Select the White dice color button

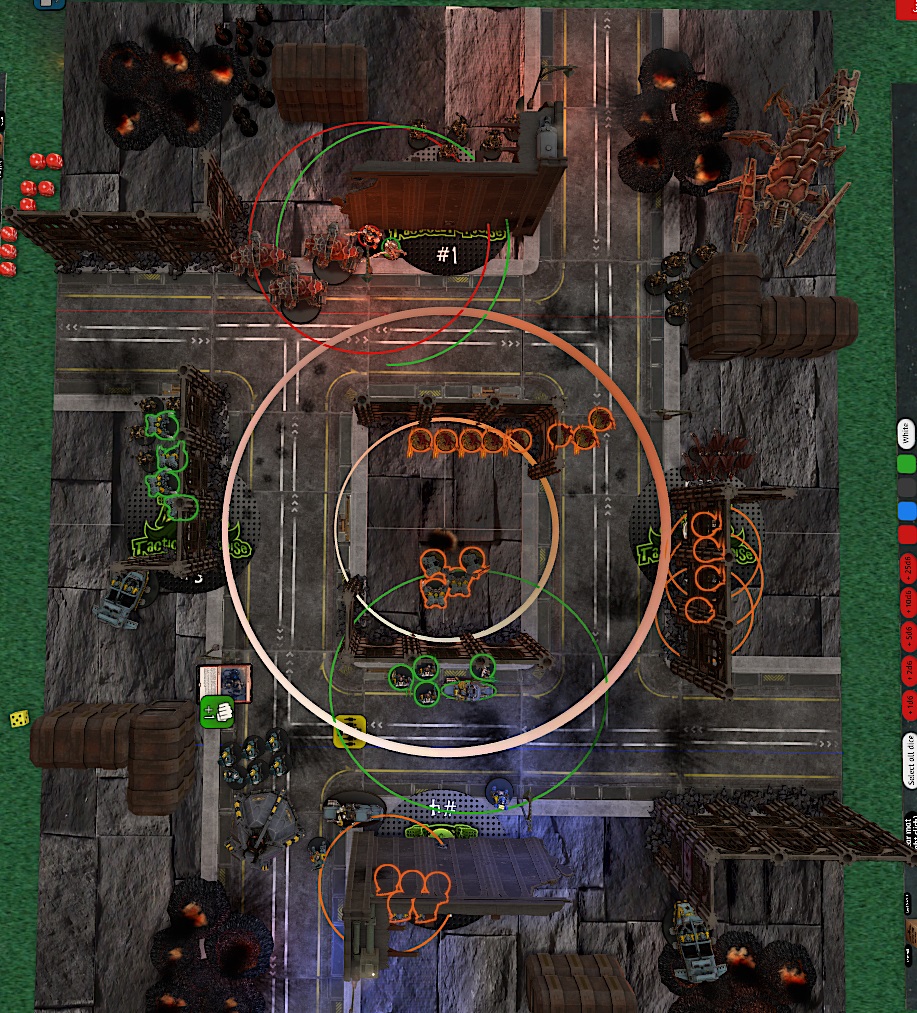click(x=906, y=434)
